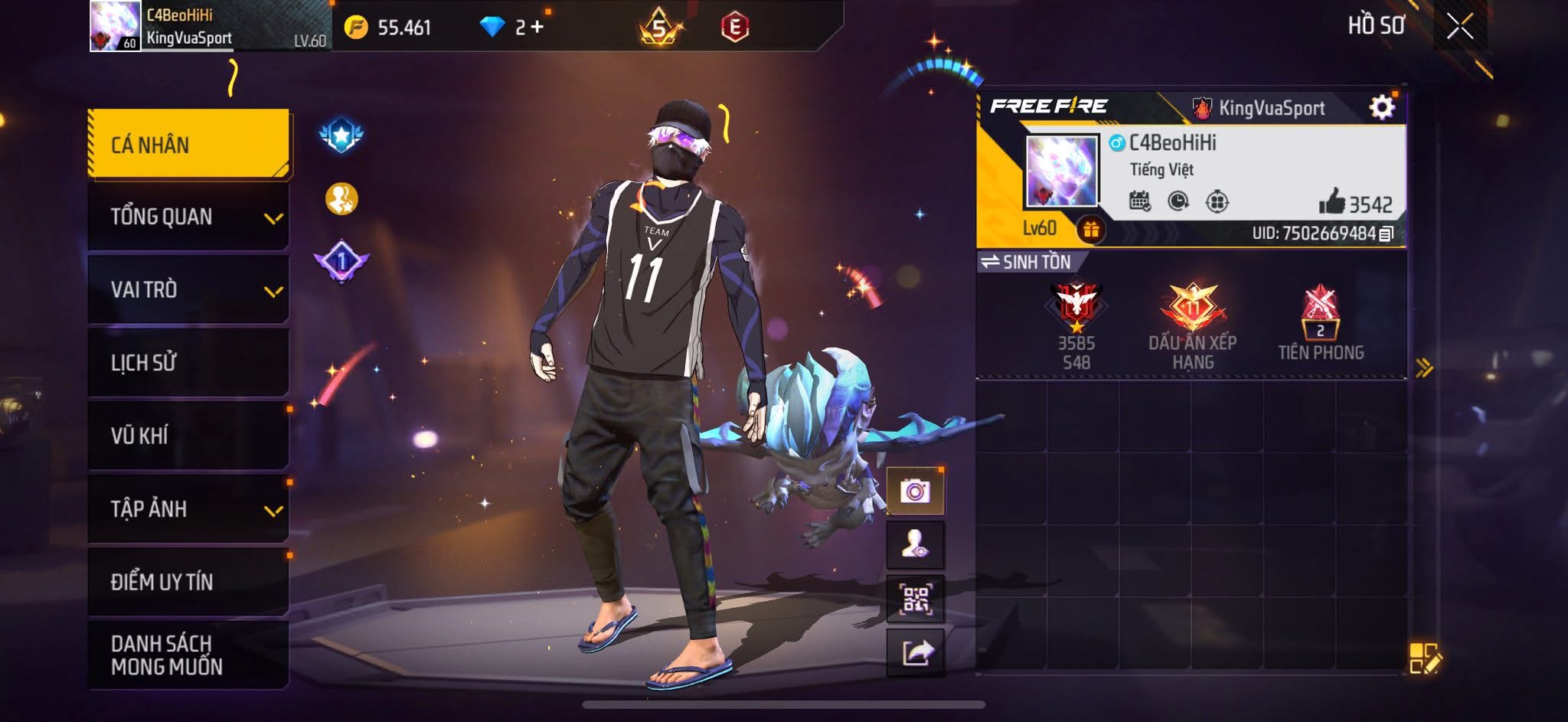This screenshot has height=722, width=1568.
Task: Open the gift icon beside Lv60
Action: [1091, 229]
